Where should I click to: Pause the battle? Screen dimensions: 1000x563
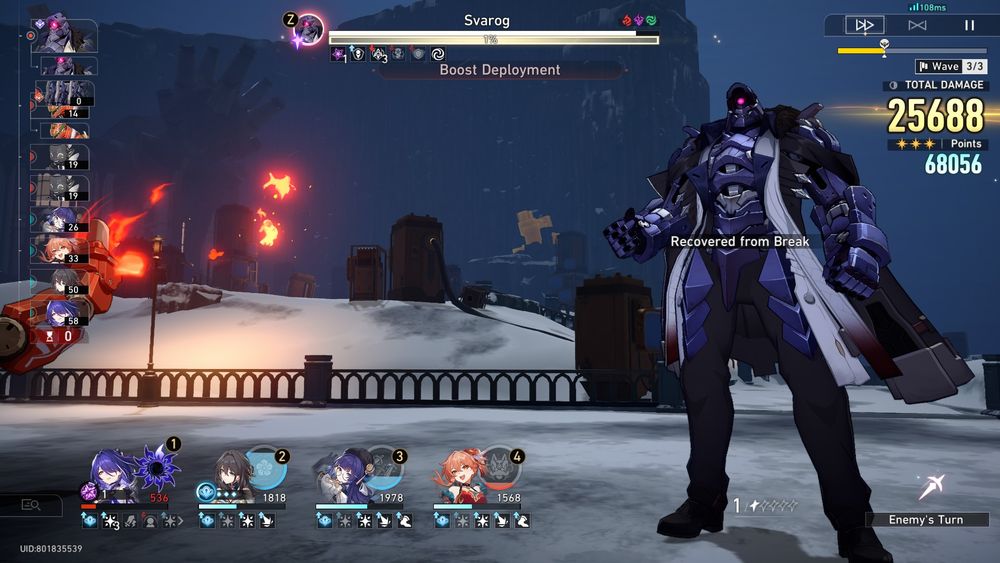pyautogui.click(x=969, y=25)
